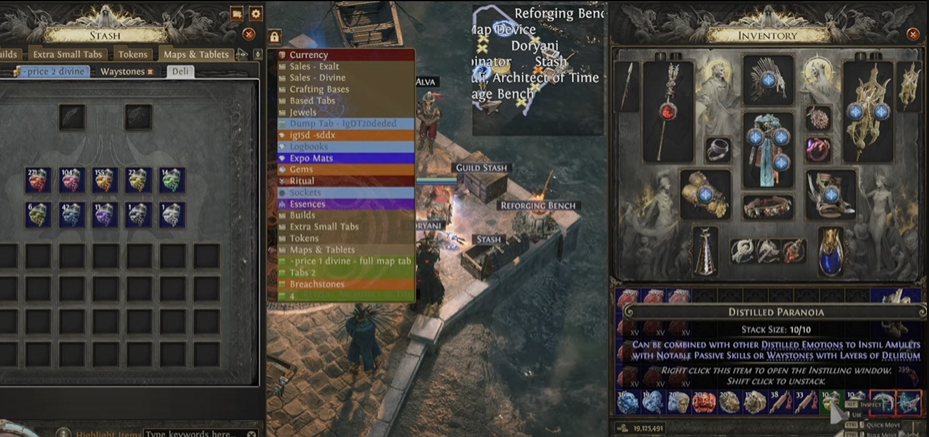The image size is (929, 437).
Task: Click the equipped belt slot
Action: 768,207
